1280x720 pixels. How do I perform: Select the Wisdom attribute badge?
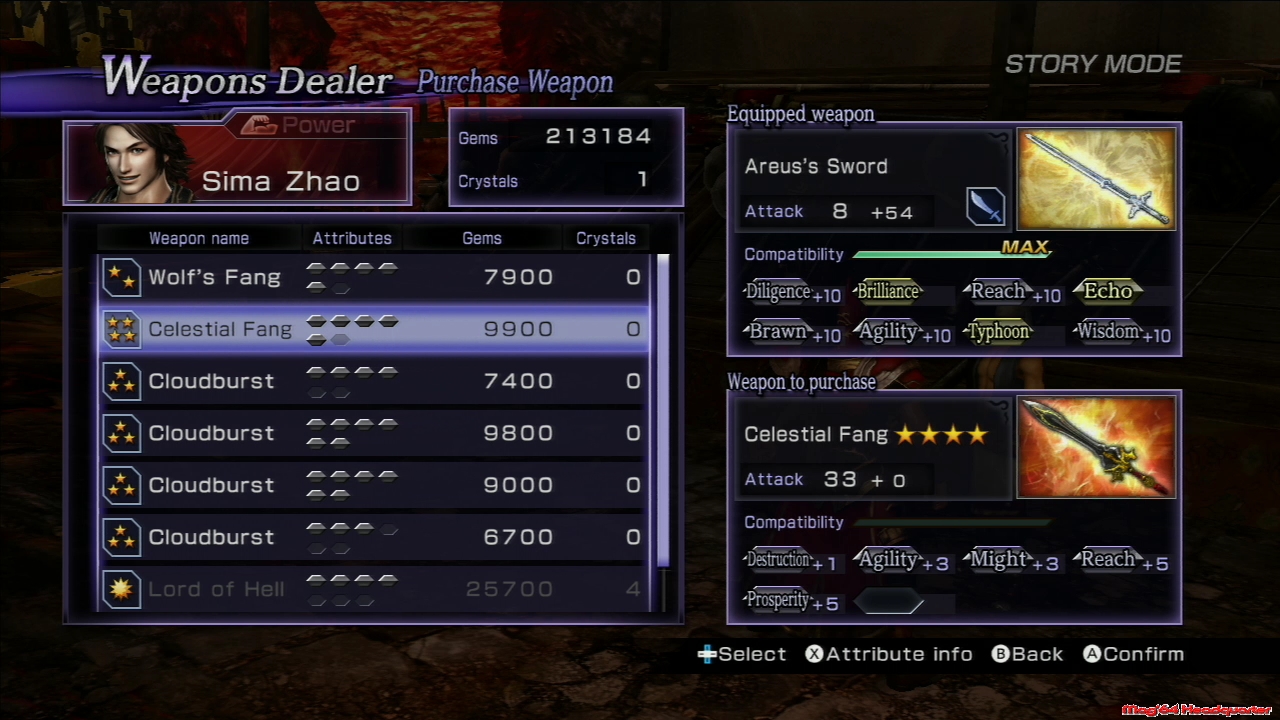click(1108, 332)
